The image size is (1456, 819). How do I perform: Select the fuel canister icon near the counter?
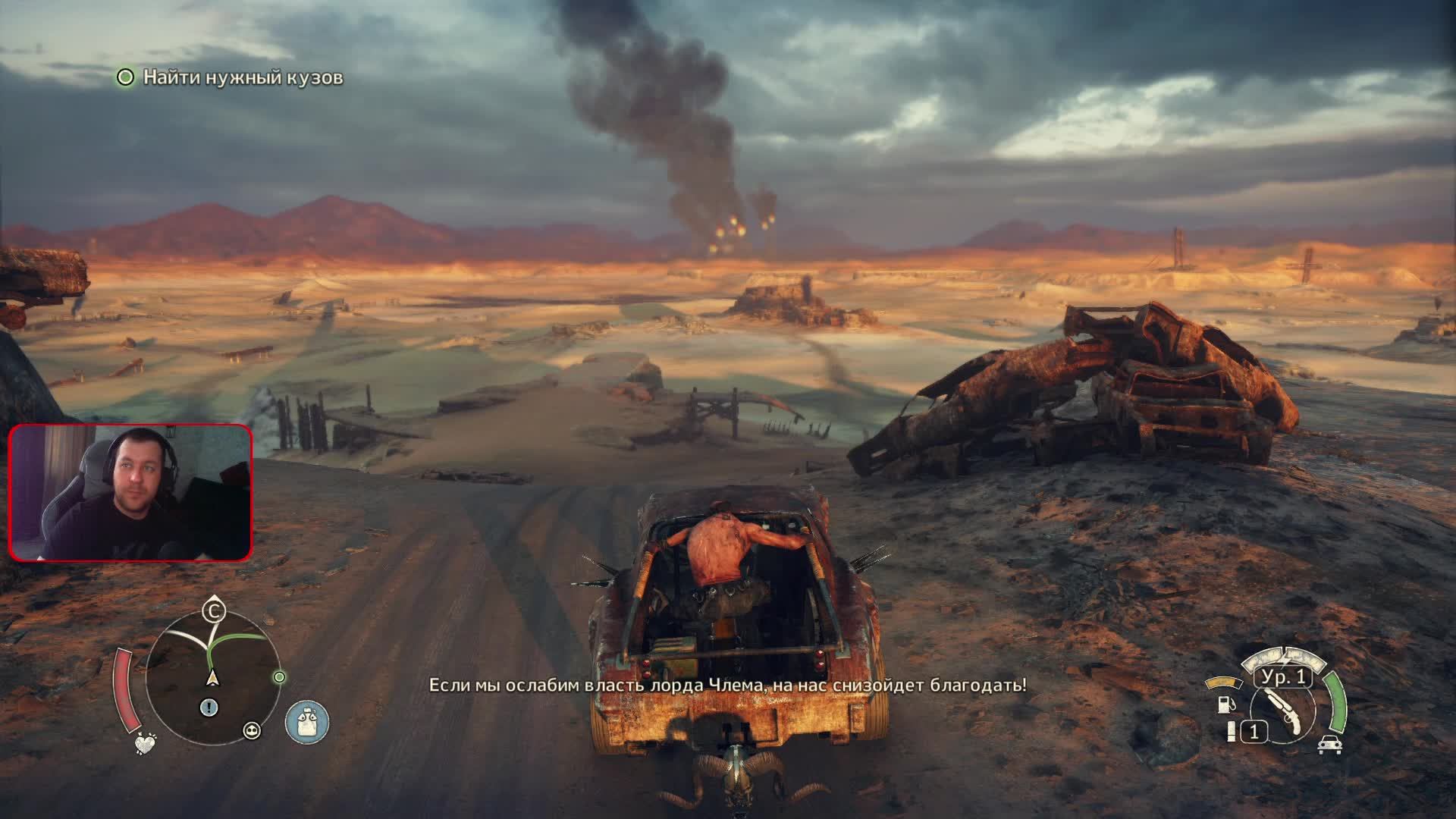click(x=1231, y=731)
